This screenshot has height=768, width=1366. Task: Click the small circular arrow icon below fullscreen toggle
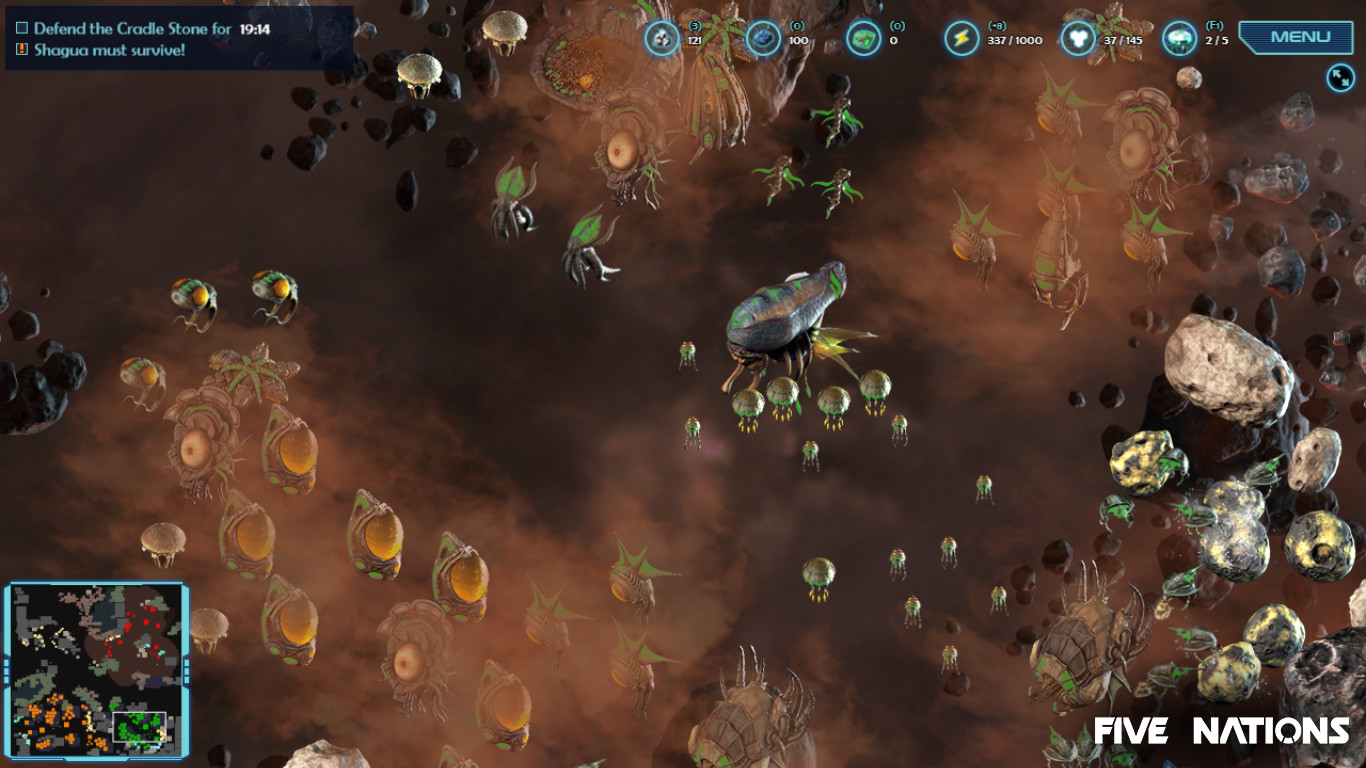tap(1340, 77)
